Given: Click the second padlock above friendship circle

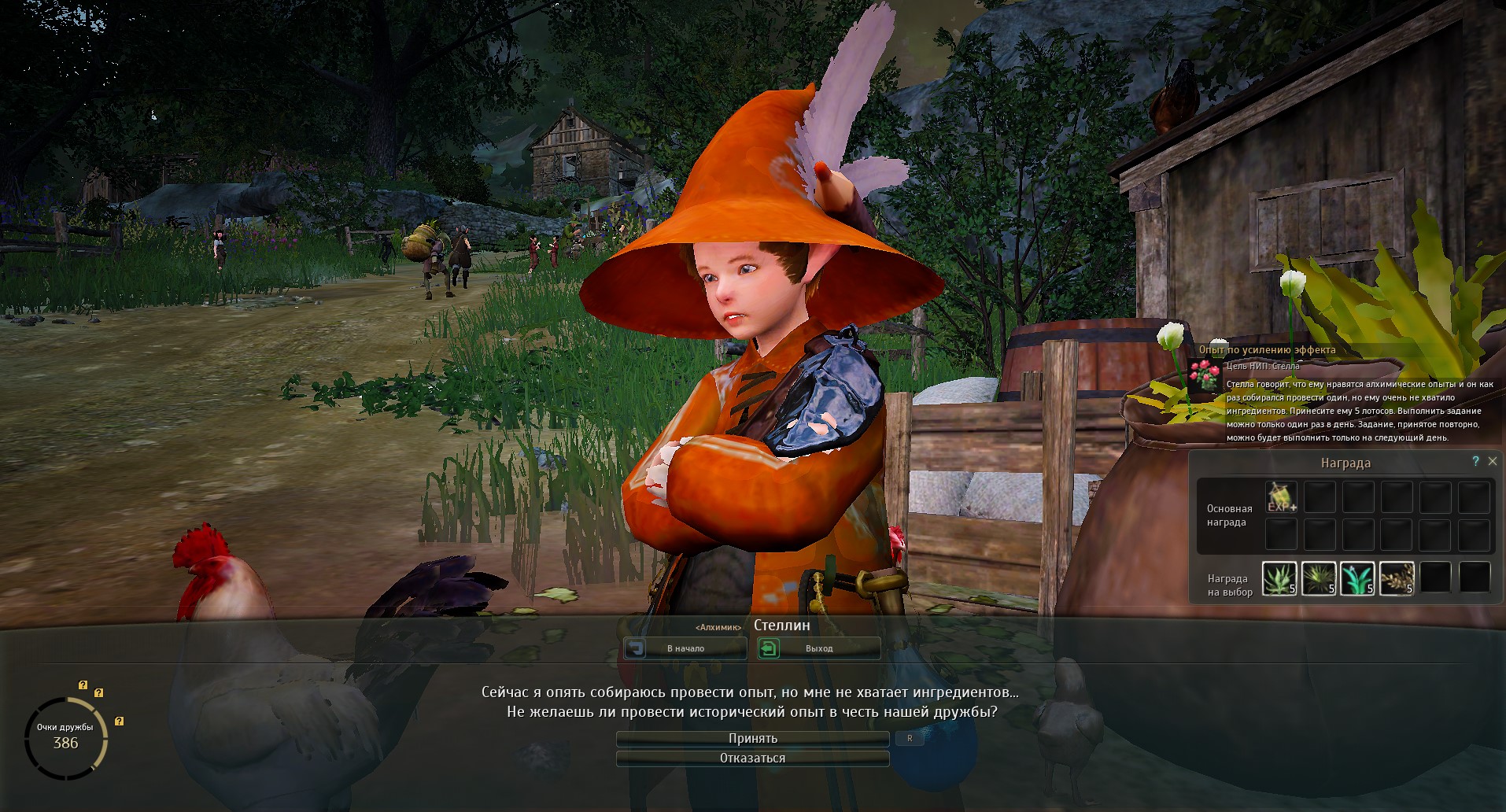Looking at the screenshot, I should pos(98,693).
